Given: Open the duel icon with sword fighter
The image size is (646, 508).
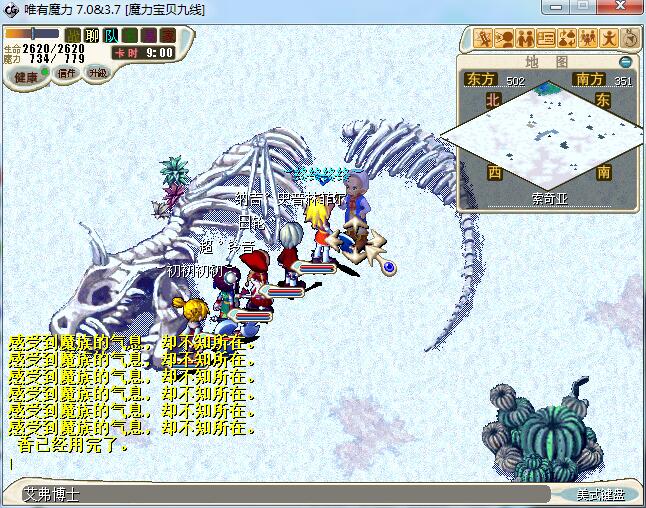Looking at the screenshot, I should [484, 39].
